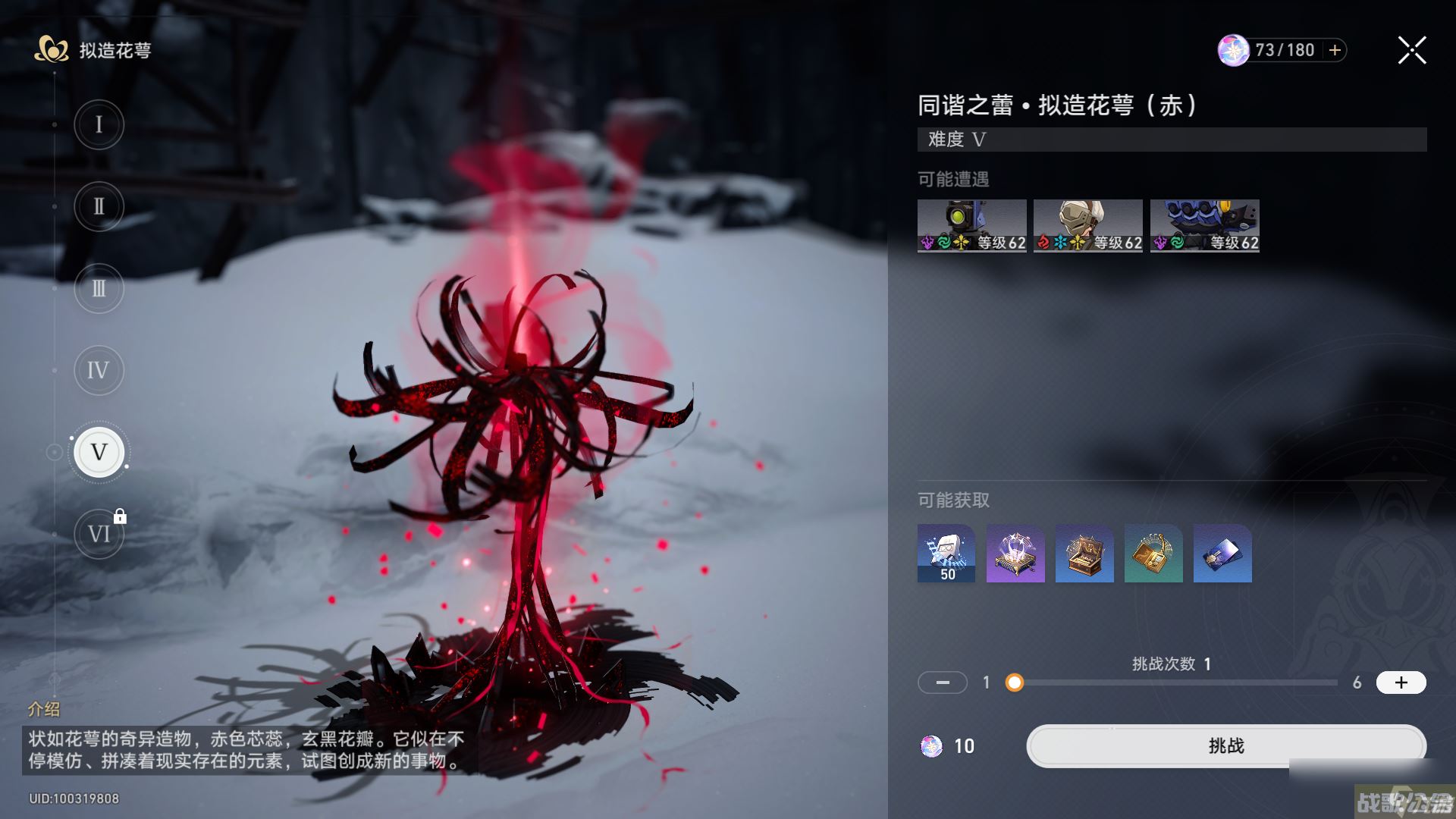Click the locked difficulty VI node
Image resolution: width=1456 pixels, height=819 pixels.
tap(99, 533)
